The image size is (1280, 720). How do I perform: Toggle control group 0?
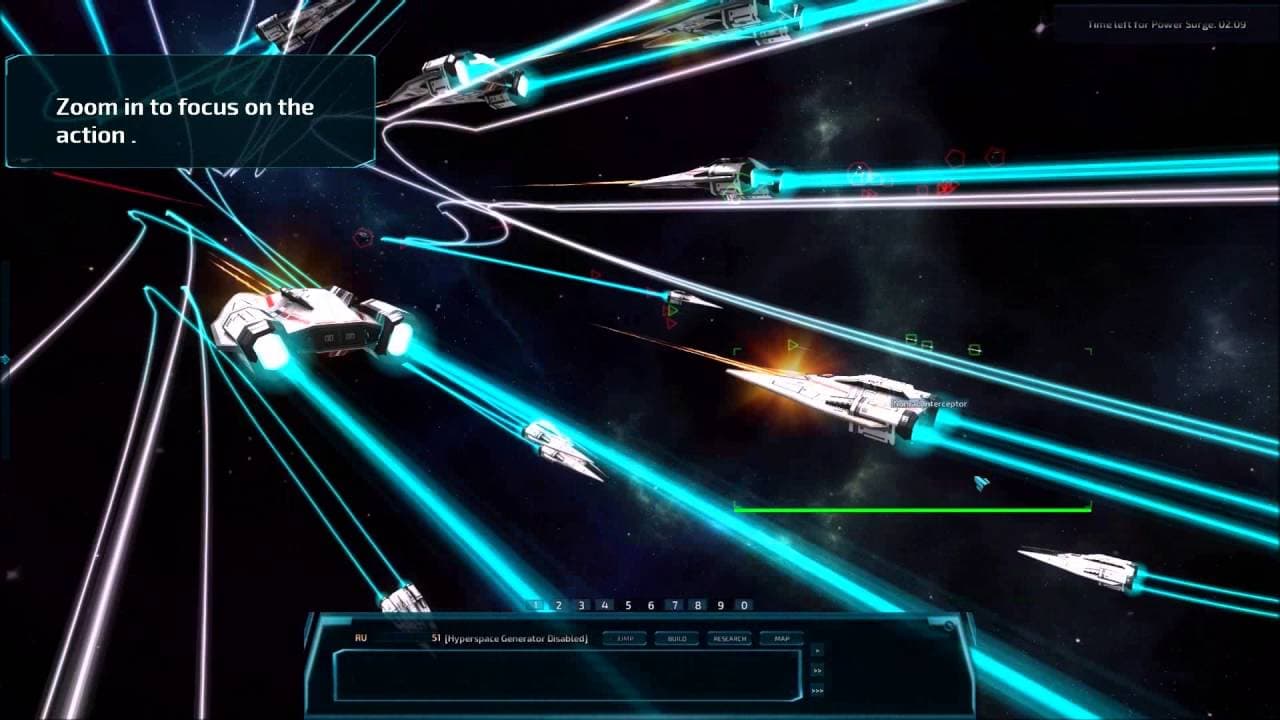tap(743, 604)
